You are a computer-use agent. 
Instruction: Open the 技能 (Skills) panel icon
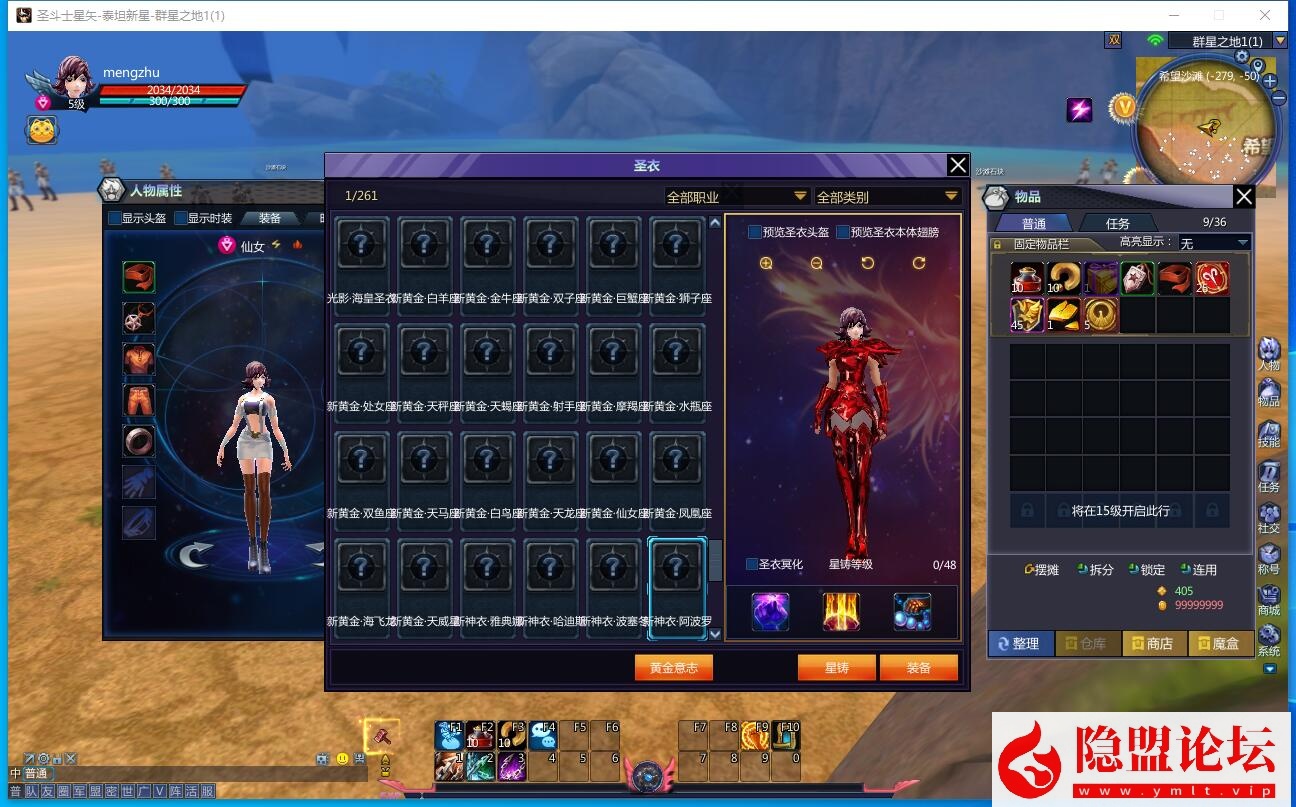pos(1270,430)
